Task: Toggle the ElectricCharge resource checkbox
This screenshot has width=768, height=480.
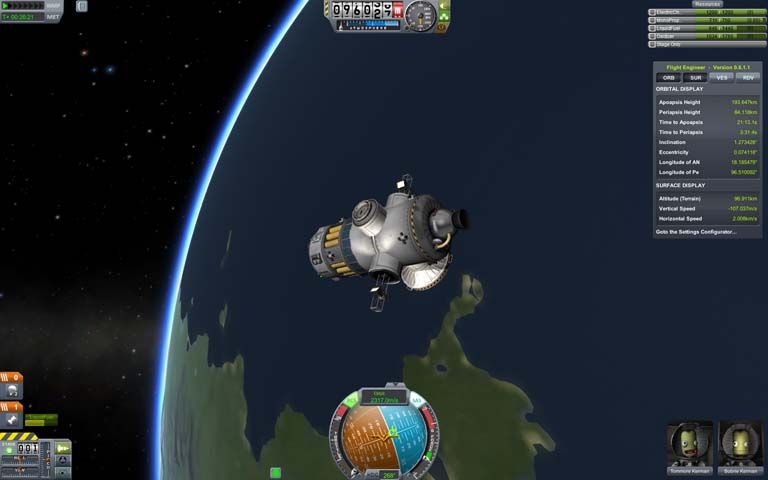Action: 652,12
